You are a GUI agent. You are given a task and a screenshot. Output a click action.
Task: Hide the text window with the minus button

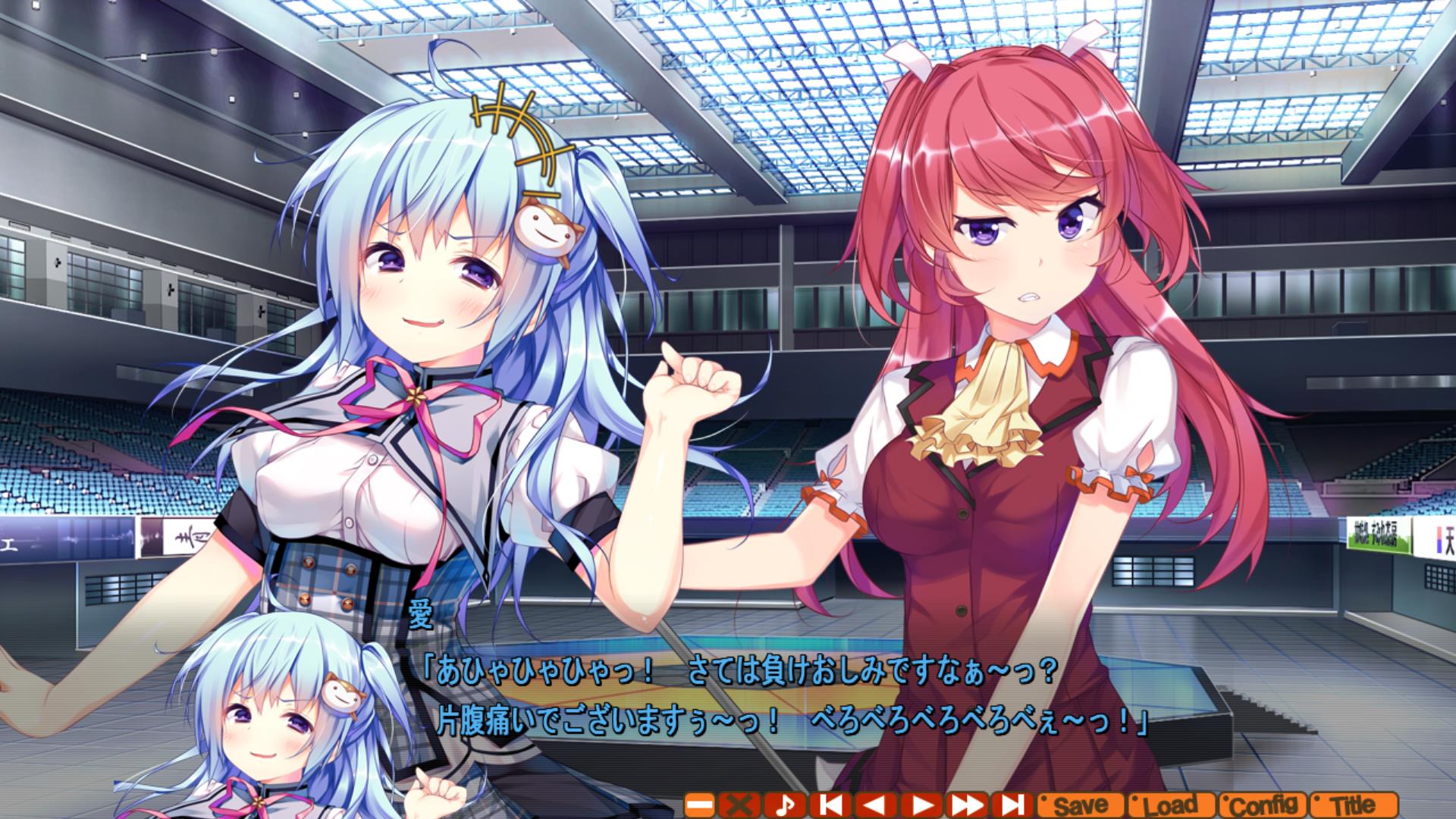pyautogui.click(x=699, y=805)
